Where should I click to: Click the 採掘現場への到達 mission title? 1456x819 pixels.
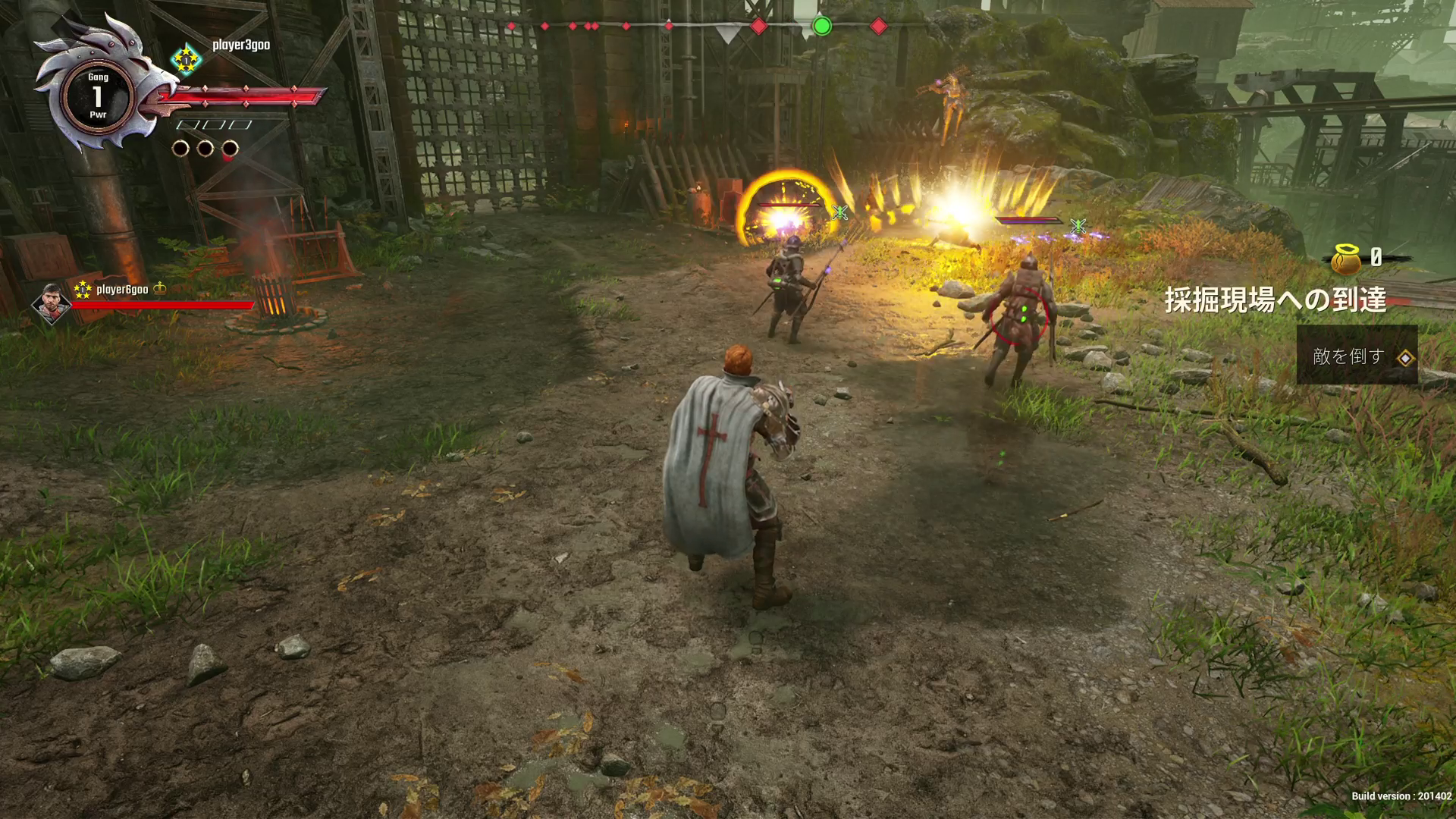click(x=1276, y=300)
